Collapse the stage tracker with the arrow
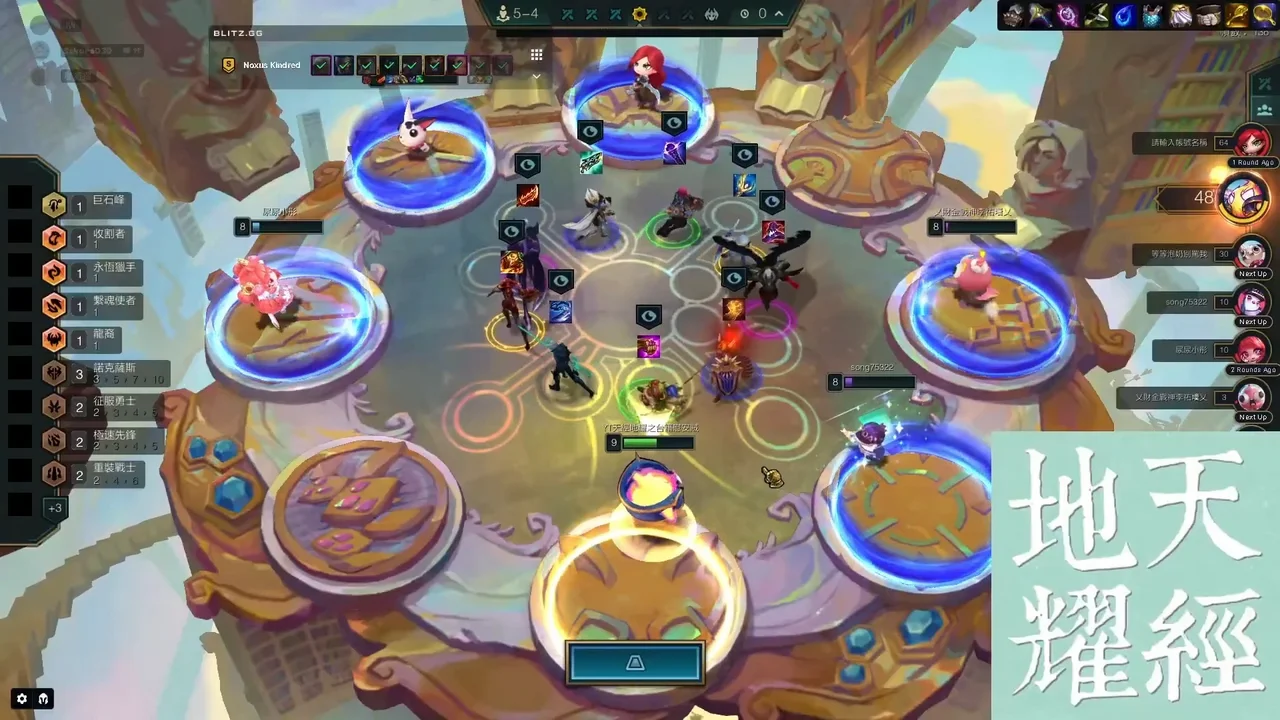The width and height of the screenshot is (1280, 720). [x=779, y=14]
